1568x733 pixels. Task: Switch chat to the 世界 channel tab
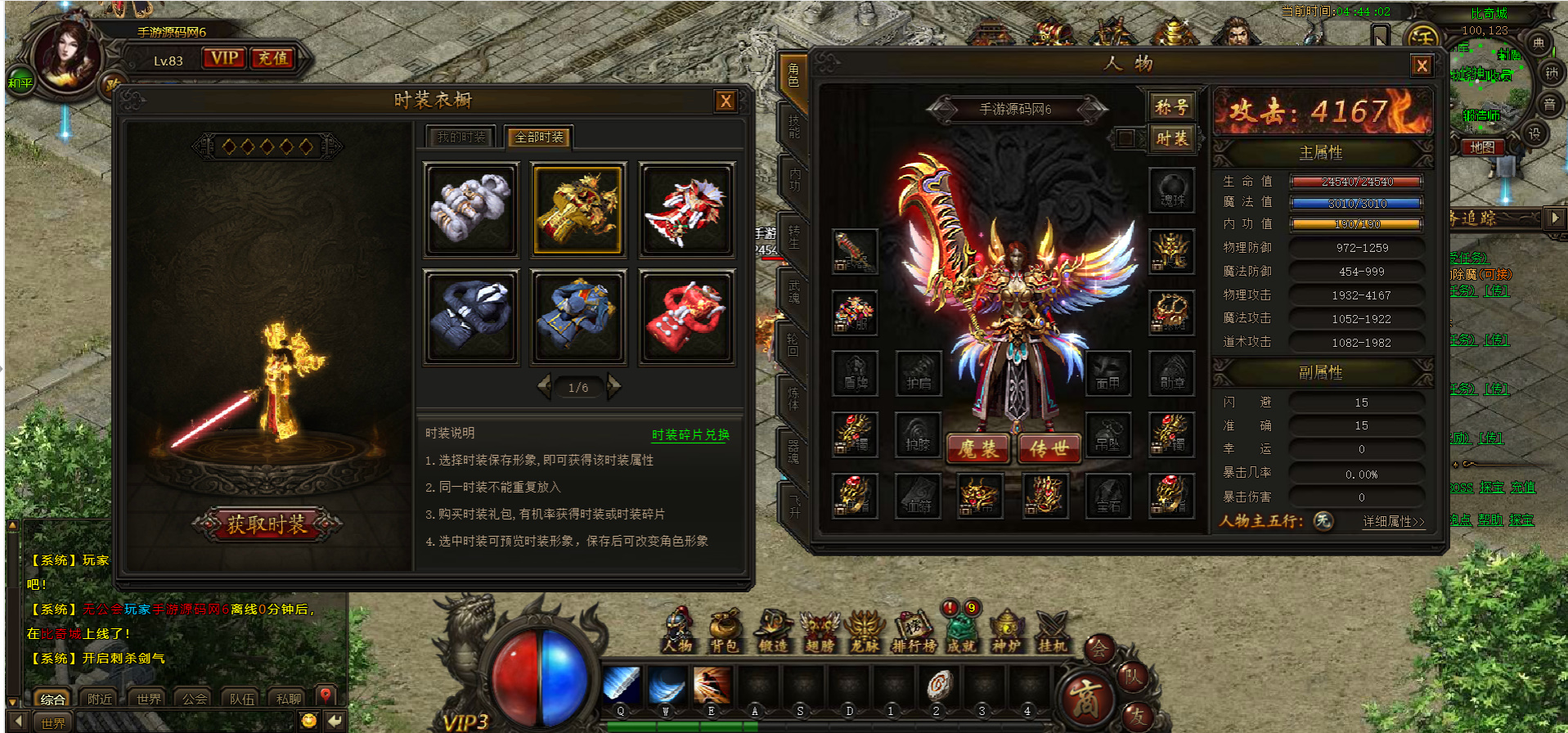(x=149, y=699)
